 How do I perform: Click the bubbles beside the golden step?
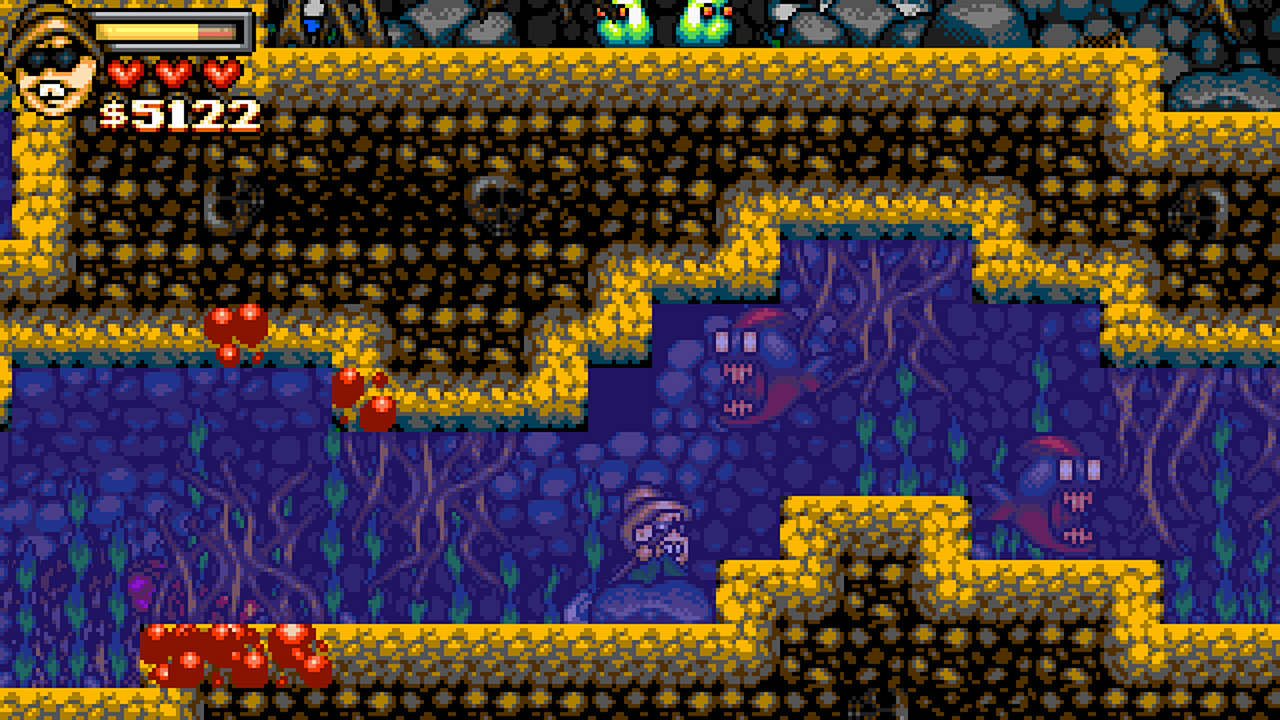pos(365,395)
